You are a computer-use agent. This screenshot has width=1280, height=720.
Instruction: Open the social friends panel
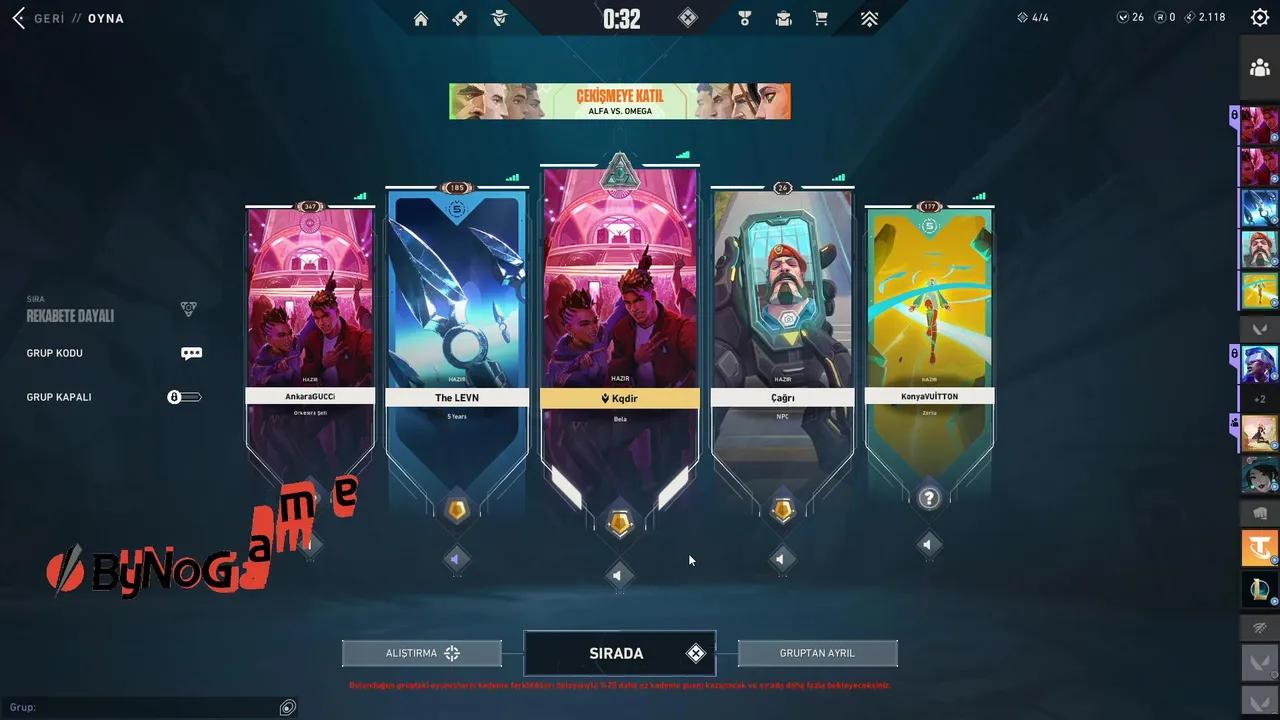tap(1260, 68)
